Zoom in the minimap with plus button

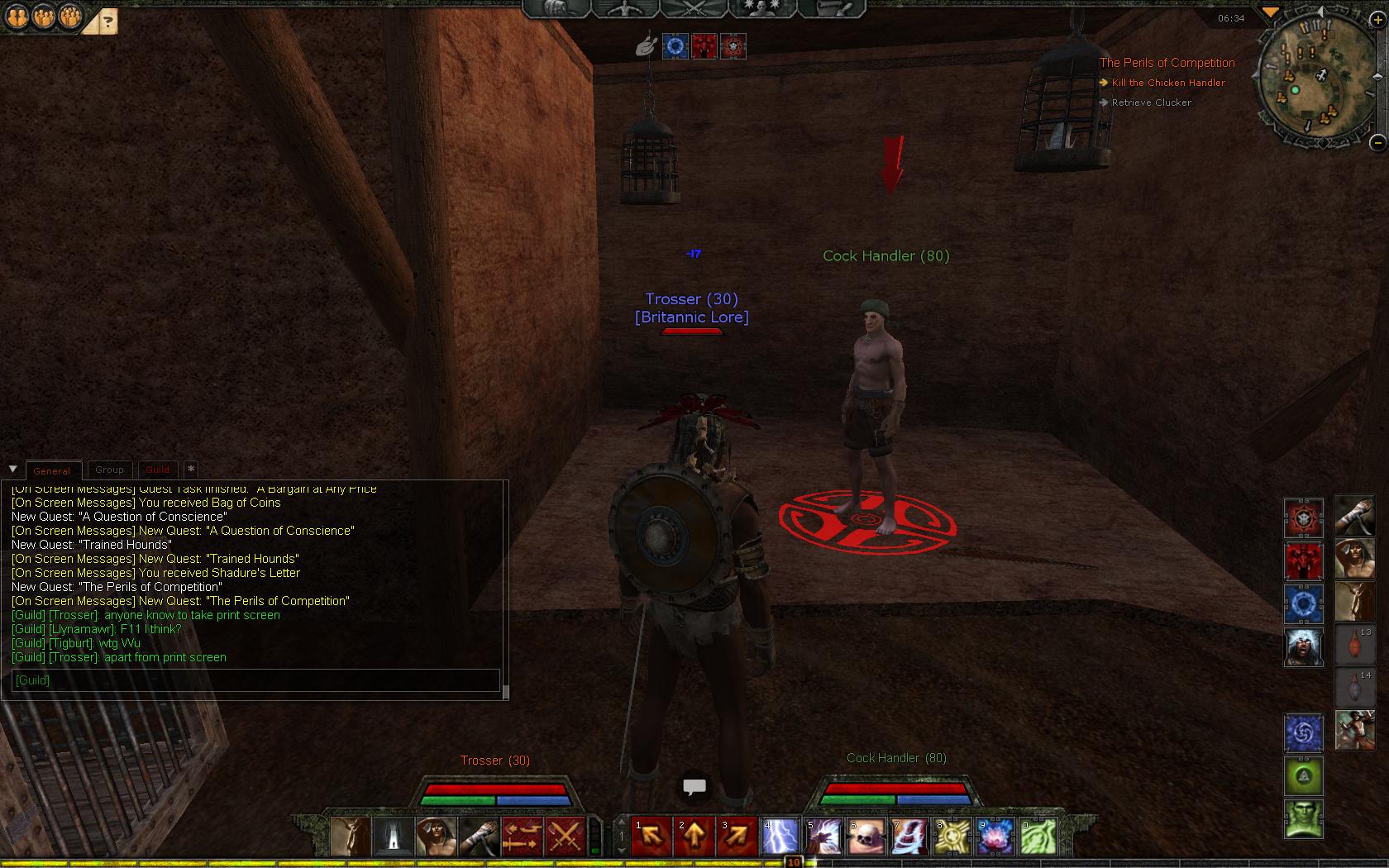click(x=1377, y=20)
